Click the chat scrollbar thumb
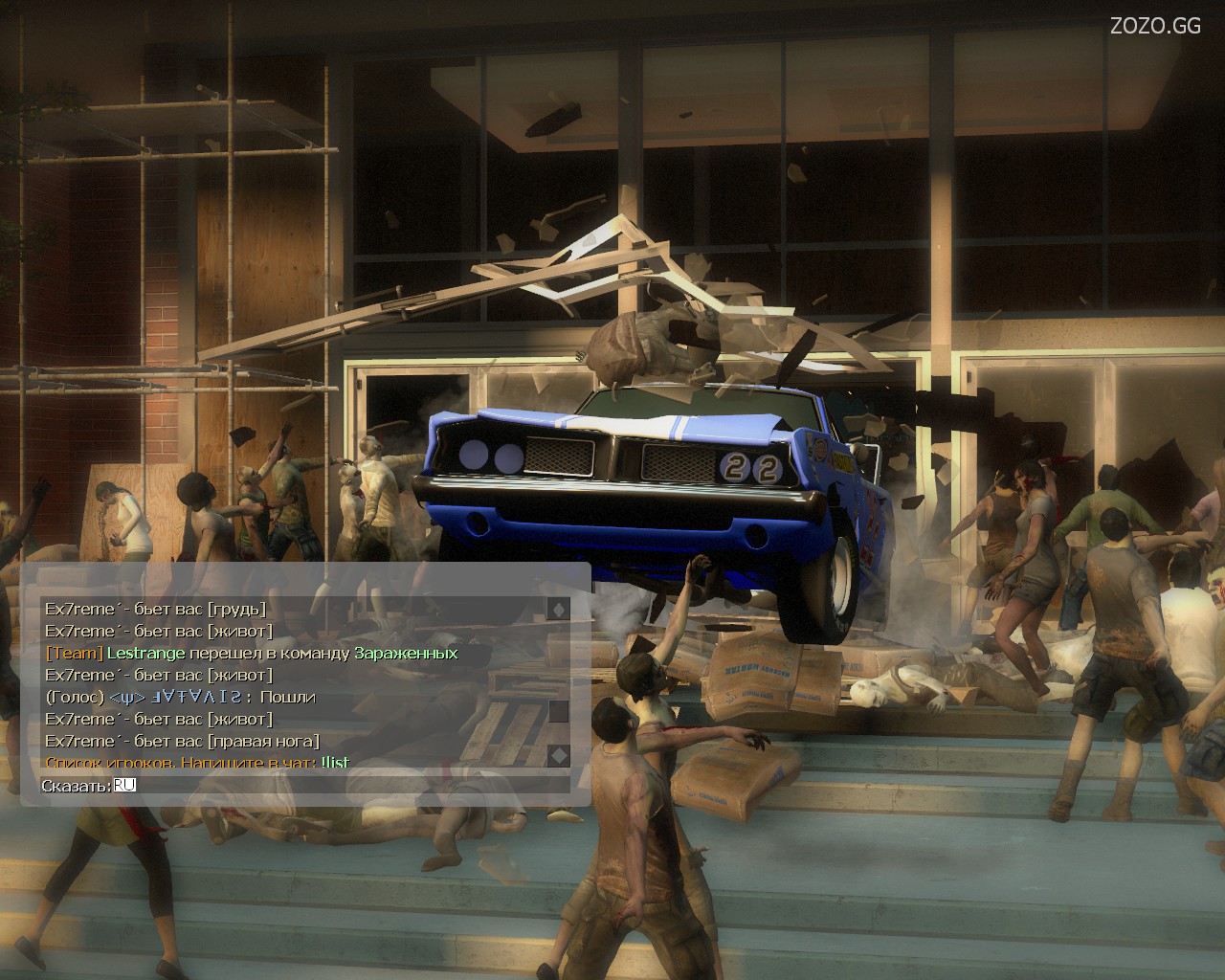The width and height of the screenshot is (1225, 980). coord(558,711)
